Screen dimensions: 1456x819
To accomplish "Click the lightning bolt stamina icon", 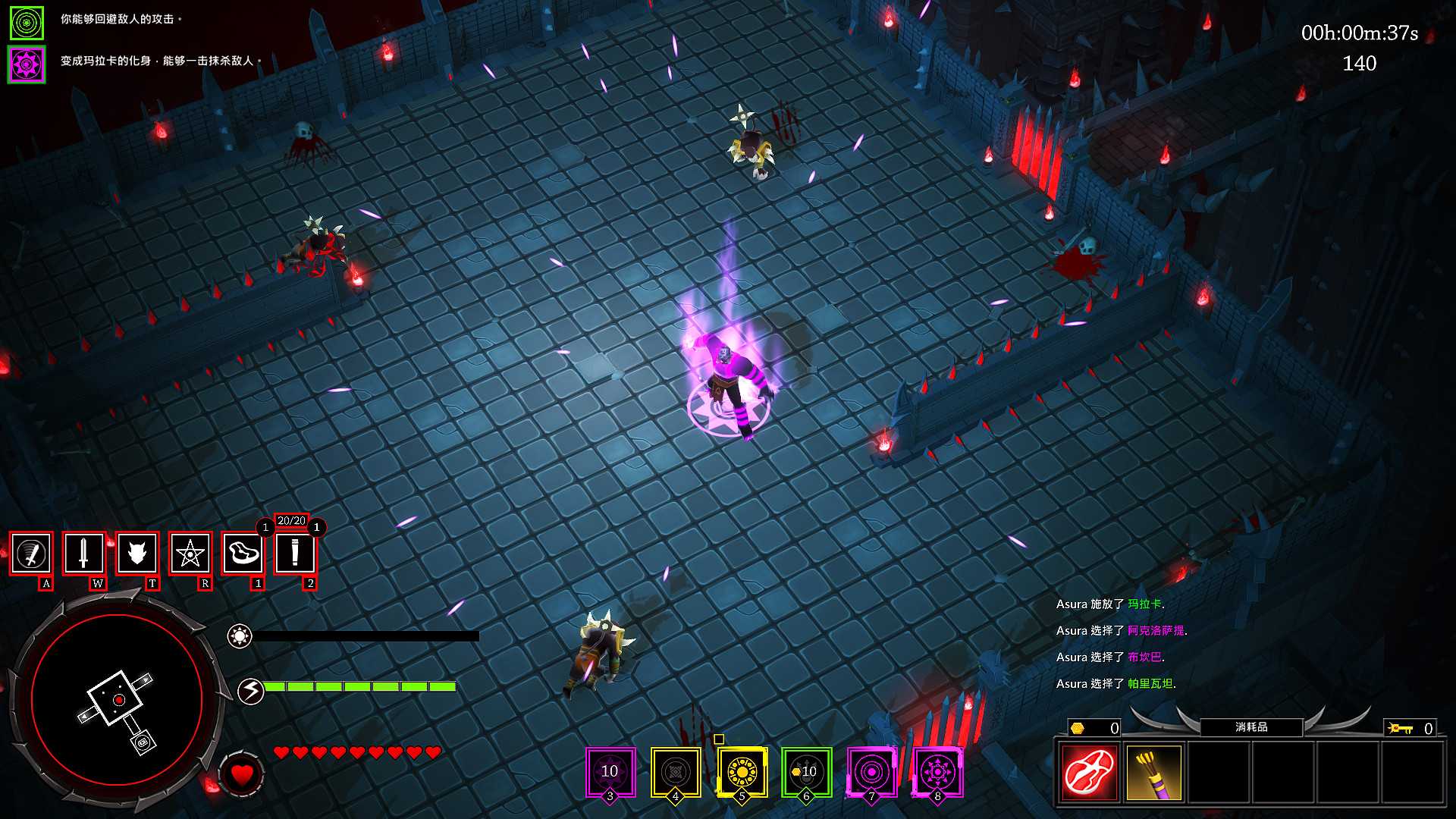I will (x=251, y=691).
